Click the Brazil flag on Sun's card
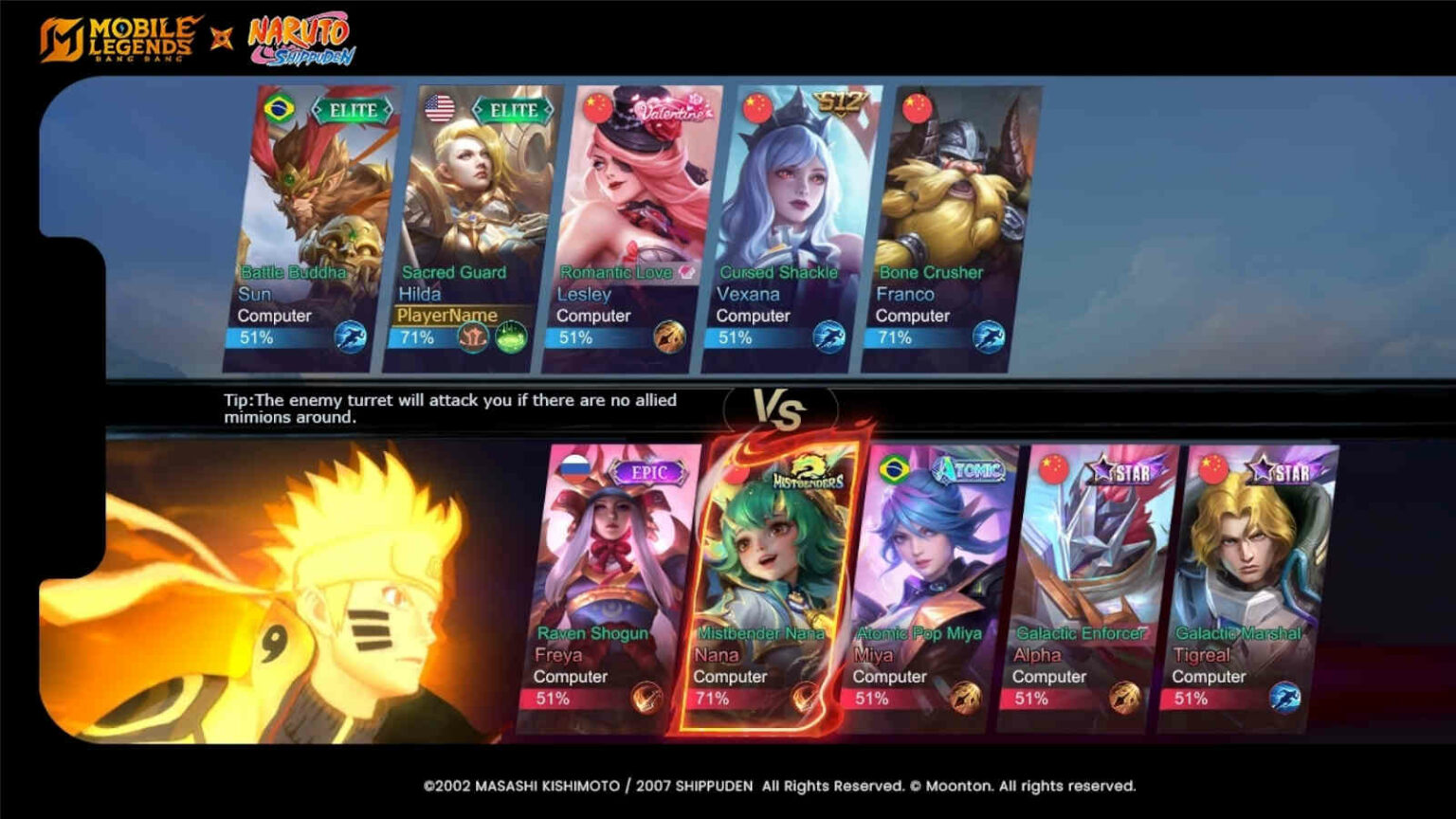The image size is (1456, 819). 277,109
